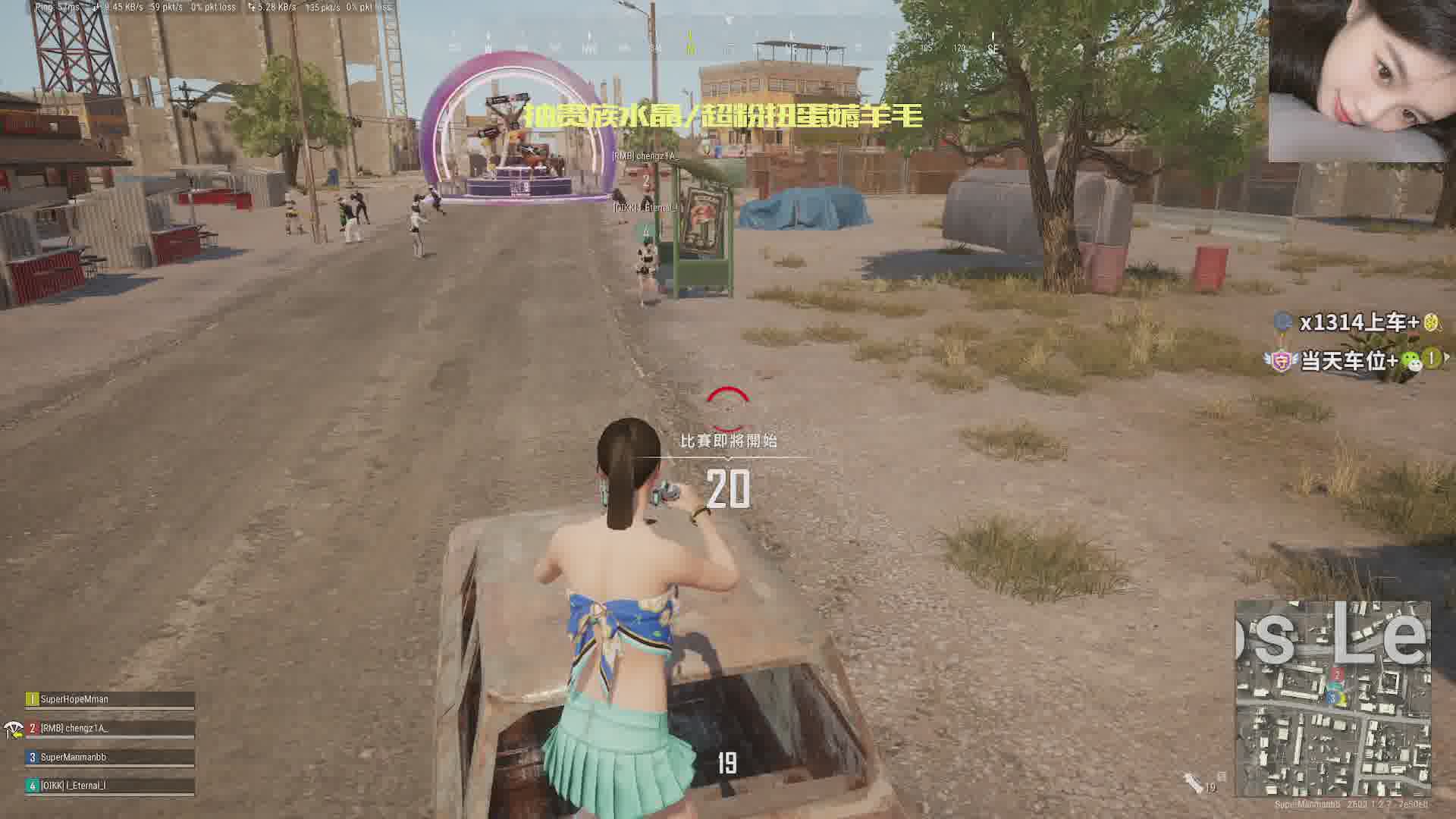The height and width of the screenshot is (819, 1456).
Task: Click the [RMB] chengz1A_ teammate row
Action: click(110, 728)
